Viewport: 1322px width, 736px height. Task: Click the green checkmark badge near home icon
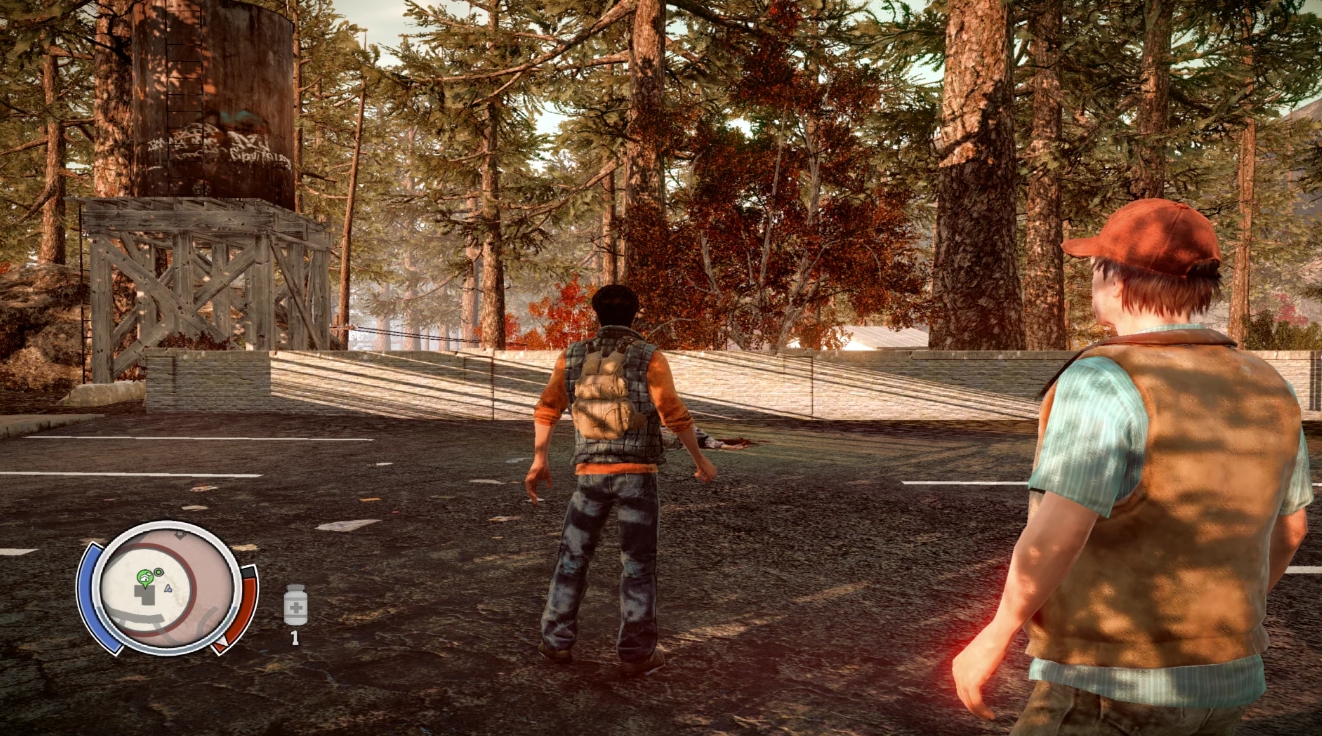(148, 573)
